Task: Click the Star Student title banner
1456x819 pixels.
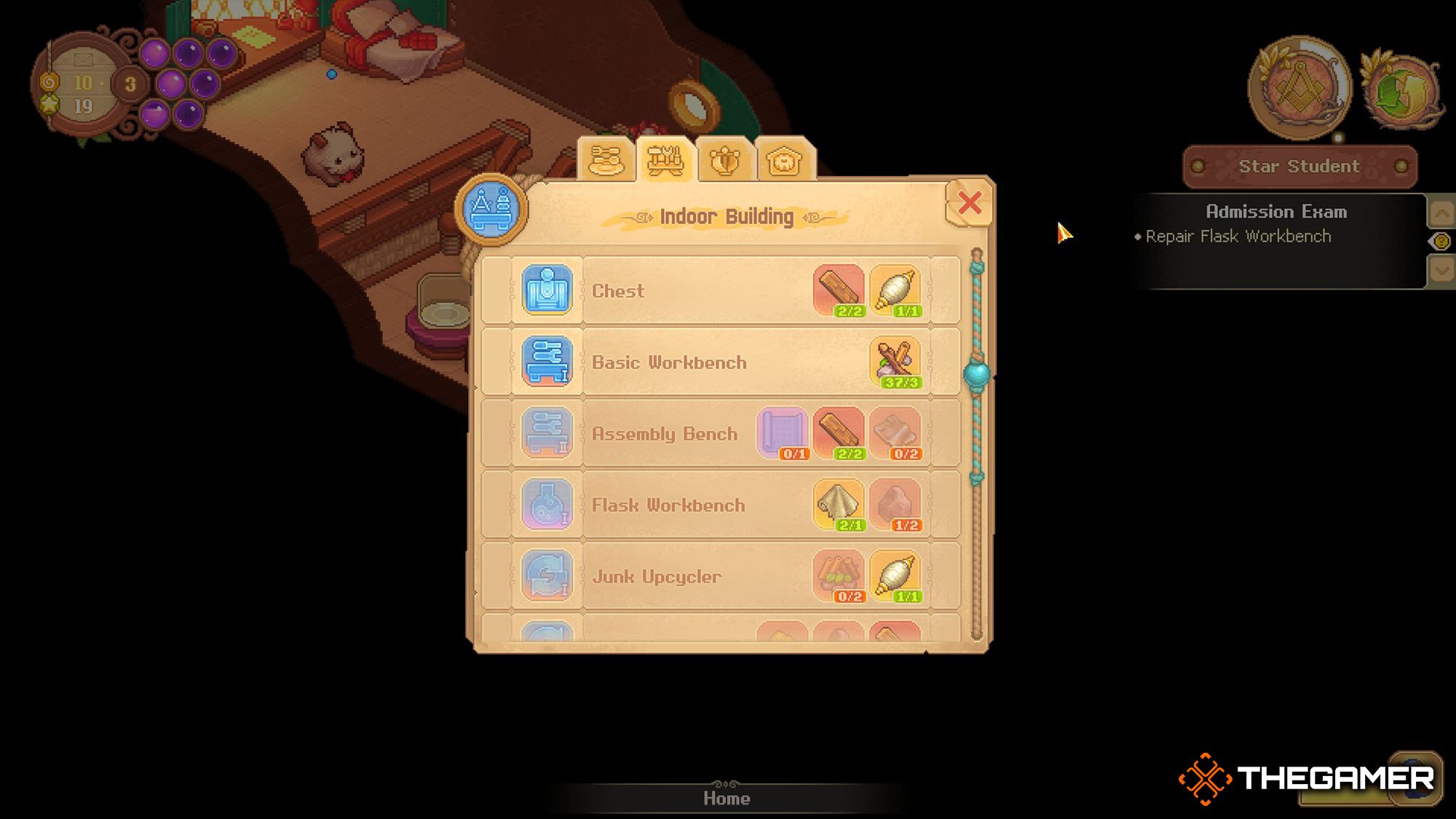Action: (1299, 166)
